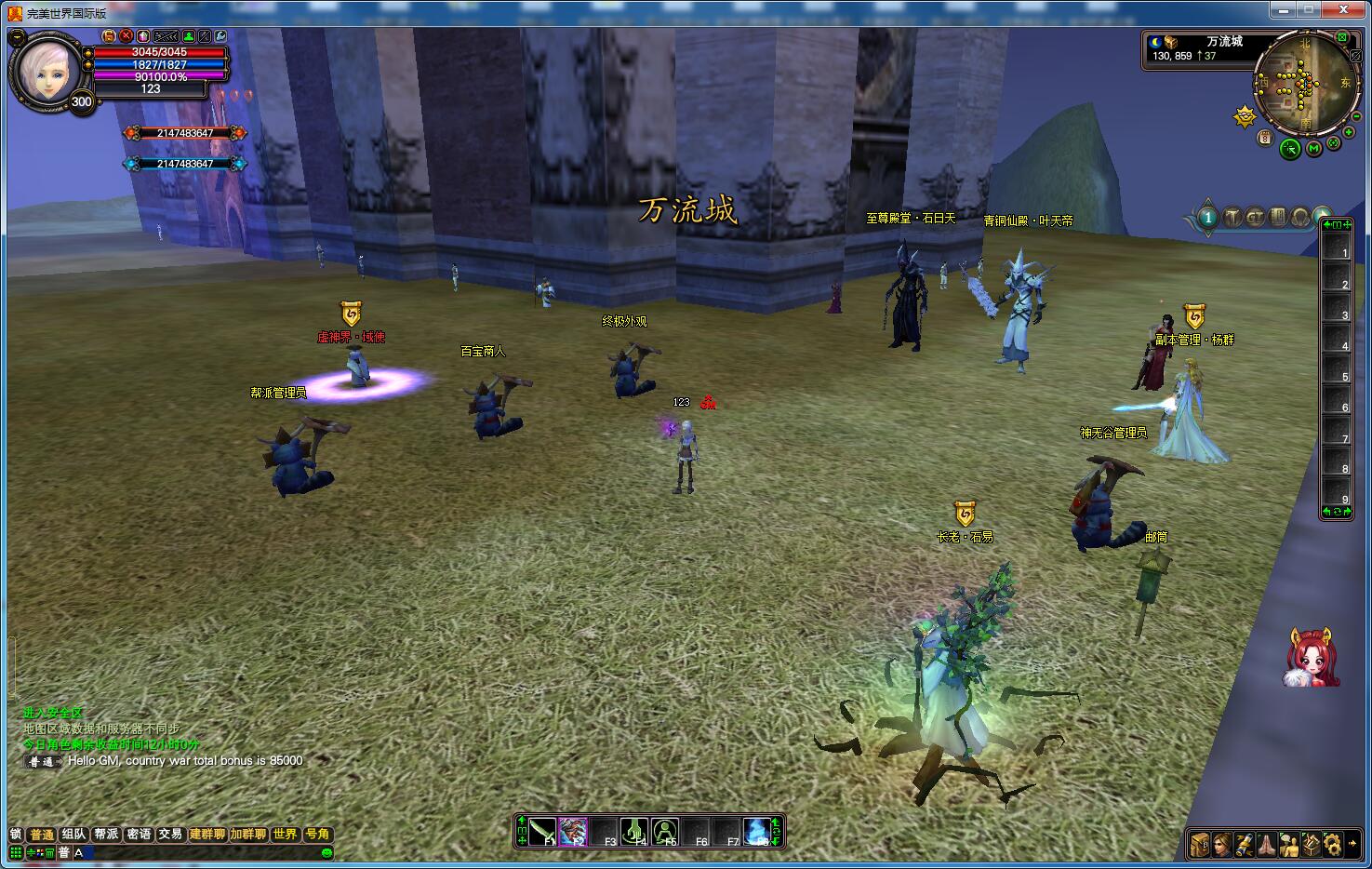The width and height of the screenshot is (1372, 869).
Task: Select the 帮派 guild chat channel
Action: [x=106, y=835]
